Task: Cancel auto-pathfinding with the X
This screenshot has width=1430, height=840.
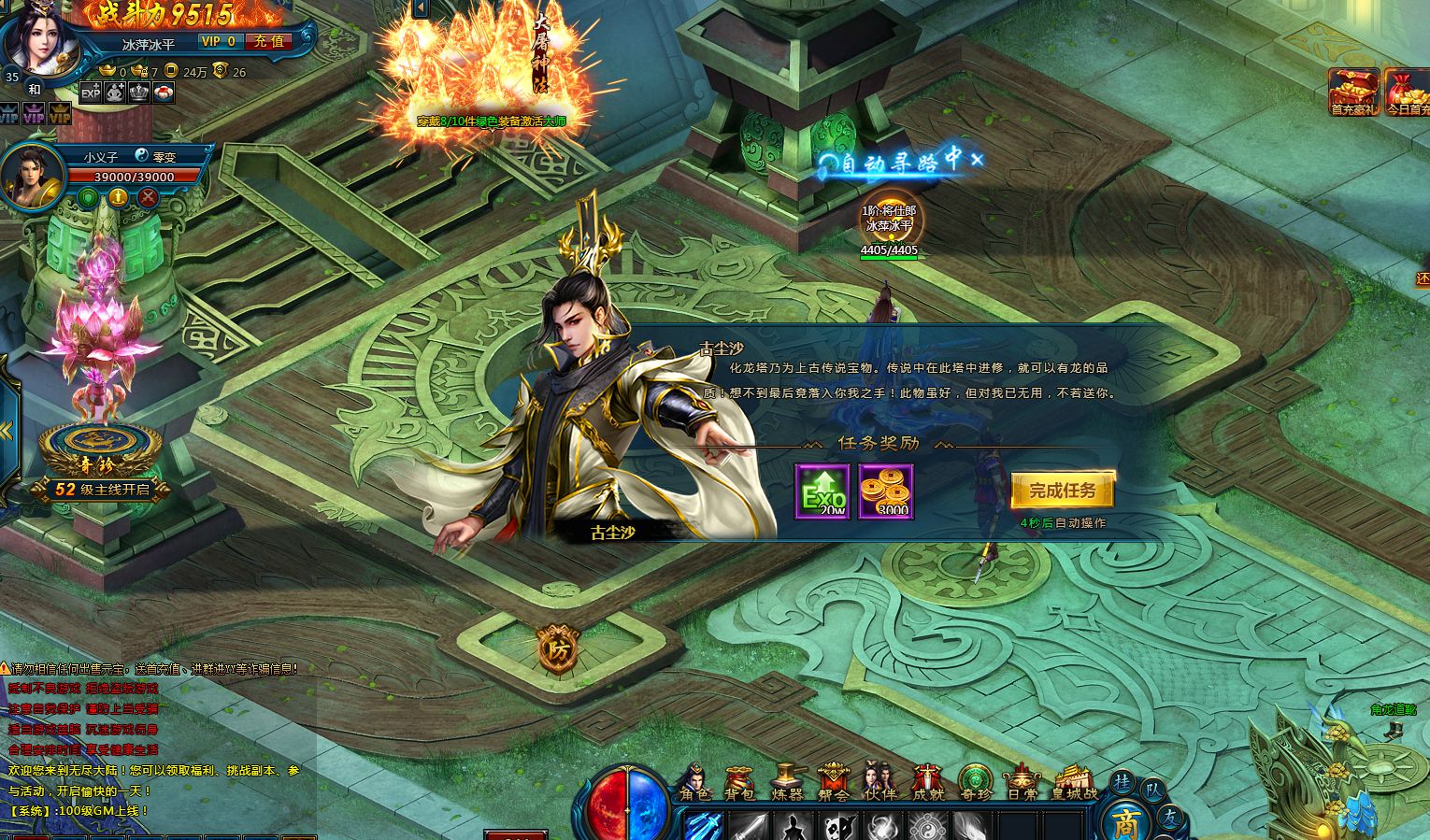Action: pyautogui.click(x=978, y=160)
